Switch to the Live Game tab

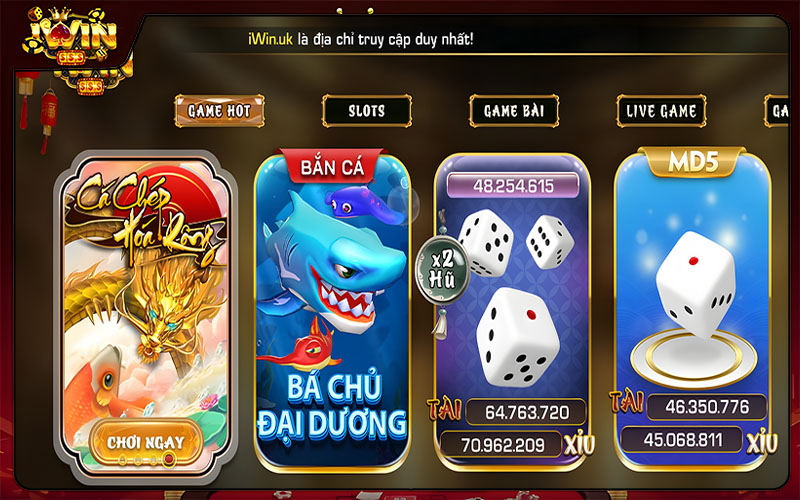click(x=661, y=110)
